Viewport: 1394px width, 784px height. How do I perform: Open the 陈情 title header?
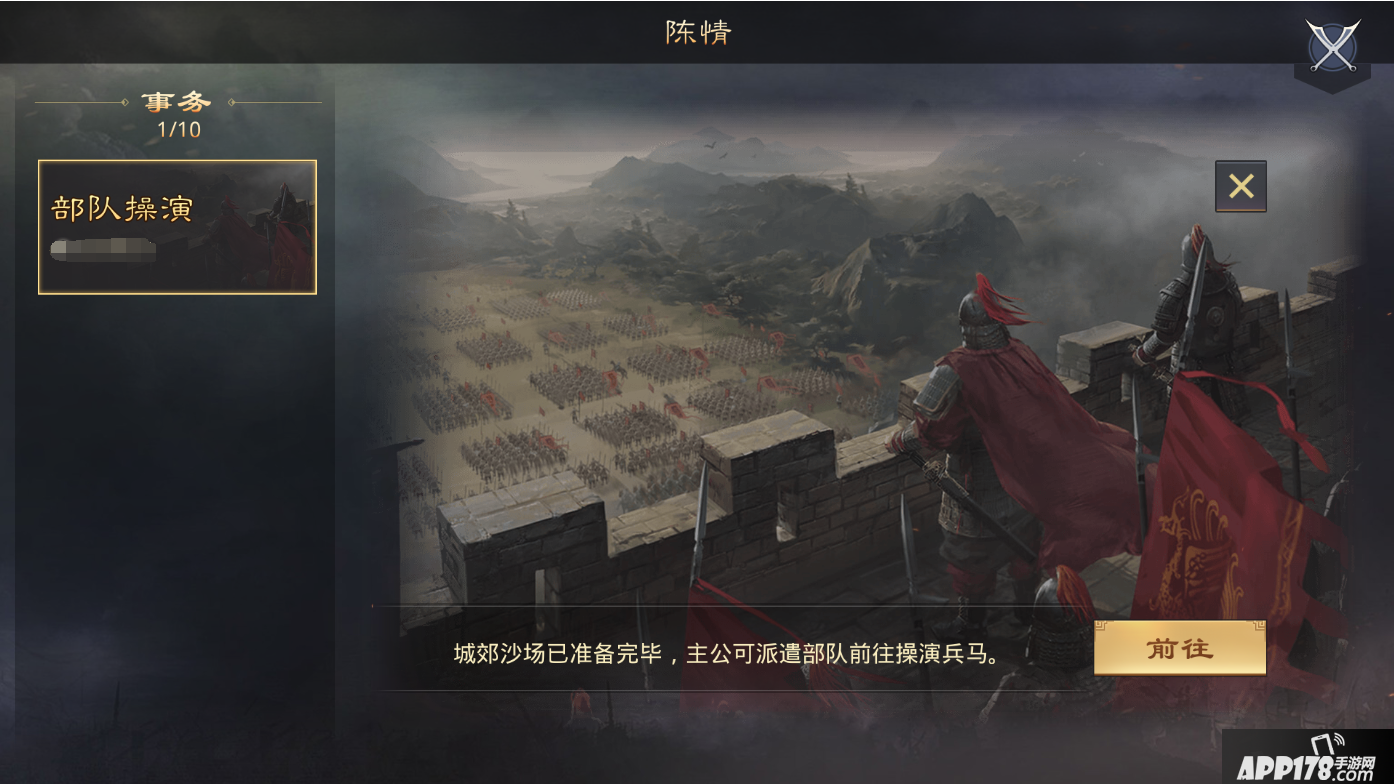pos(697,33)
